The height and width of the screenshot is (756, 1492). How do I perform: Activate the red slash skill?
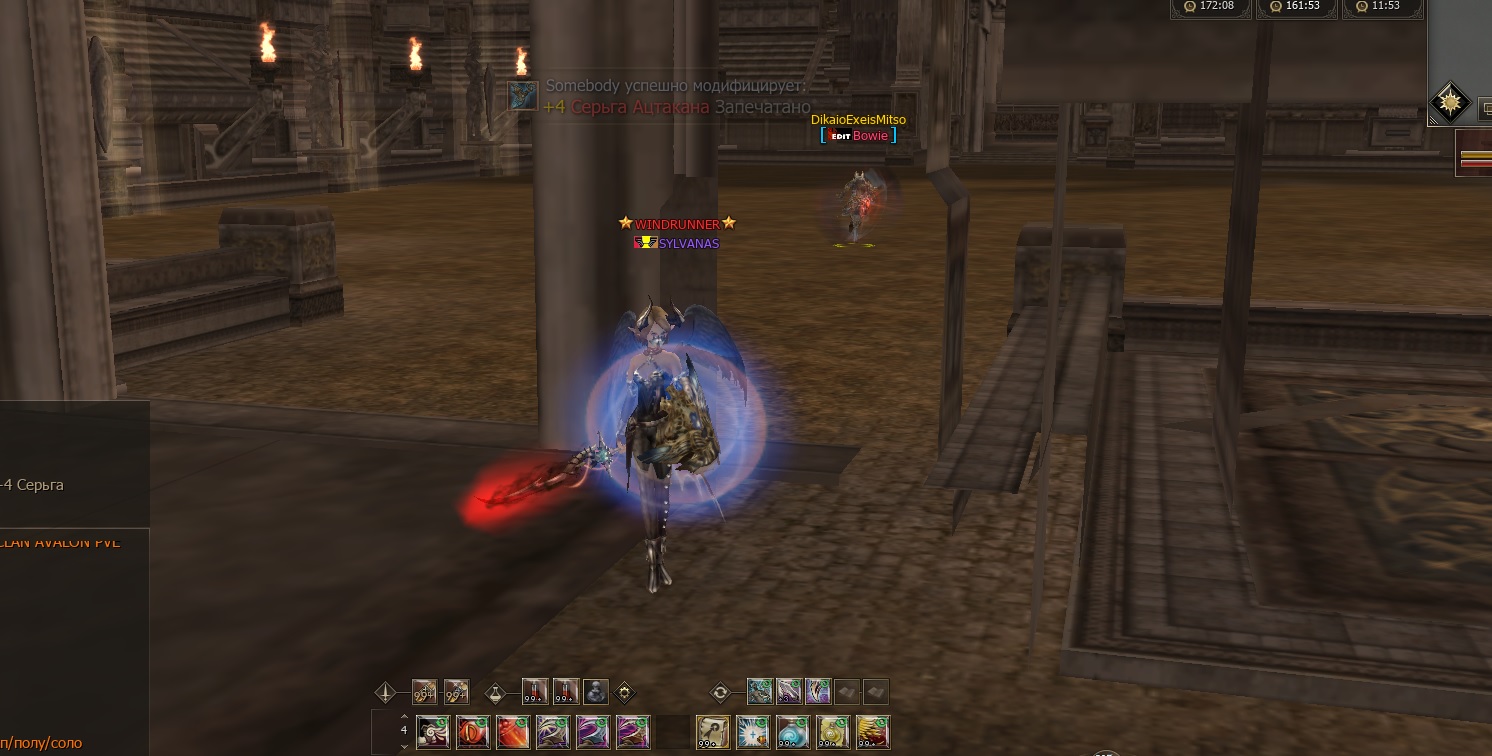click(x=513, y=732)
